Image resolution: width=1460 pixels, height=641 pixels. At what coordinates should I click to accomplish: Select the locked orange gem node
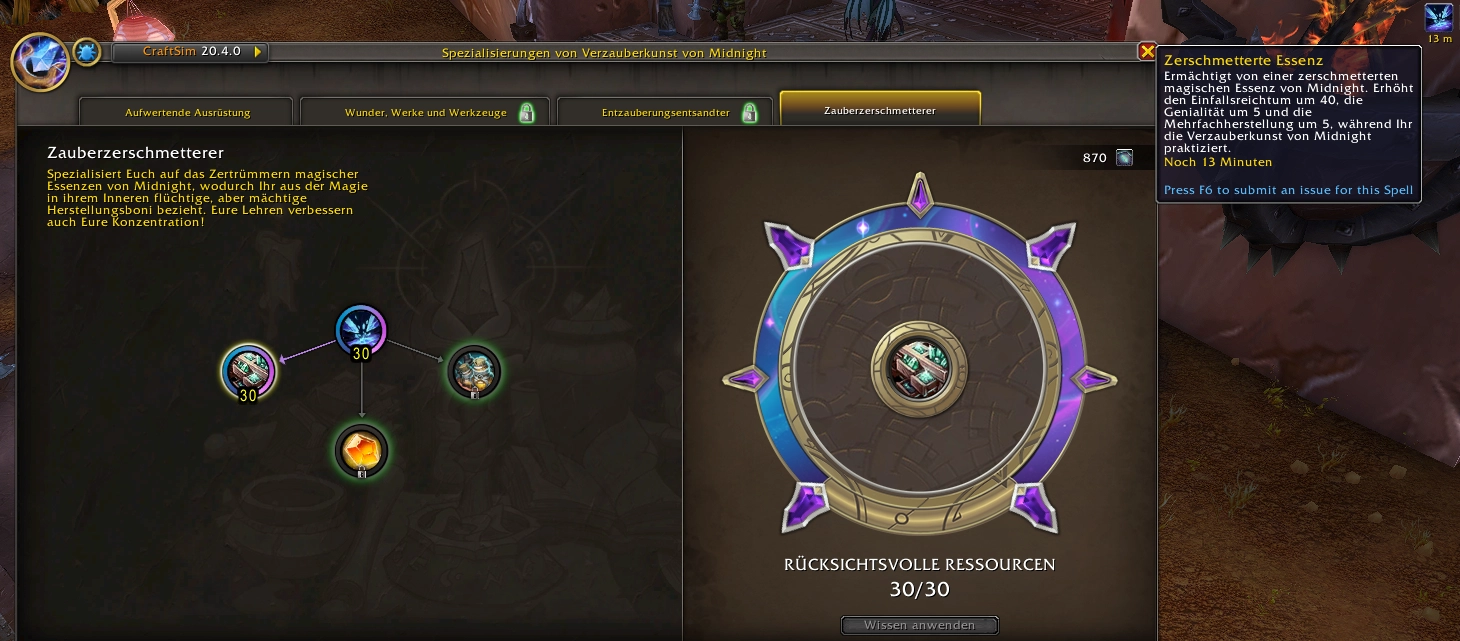361,450
